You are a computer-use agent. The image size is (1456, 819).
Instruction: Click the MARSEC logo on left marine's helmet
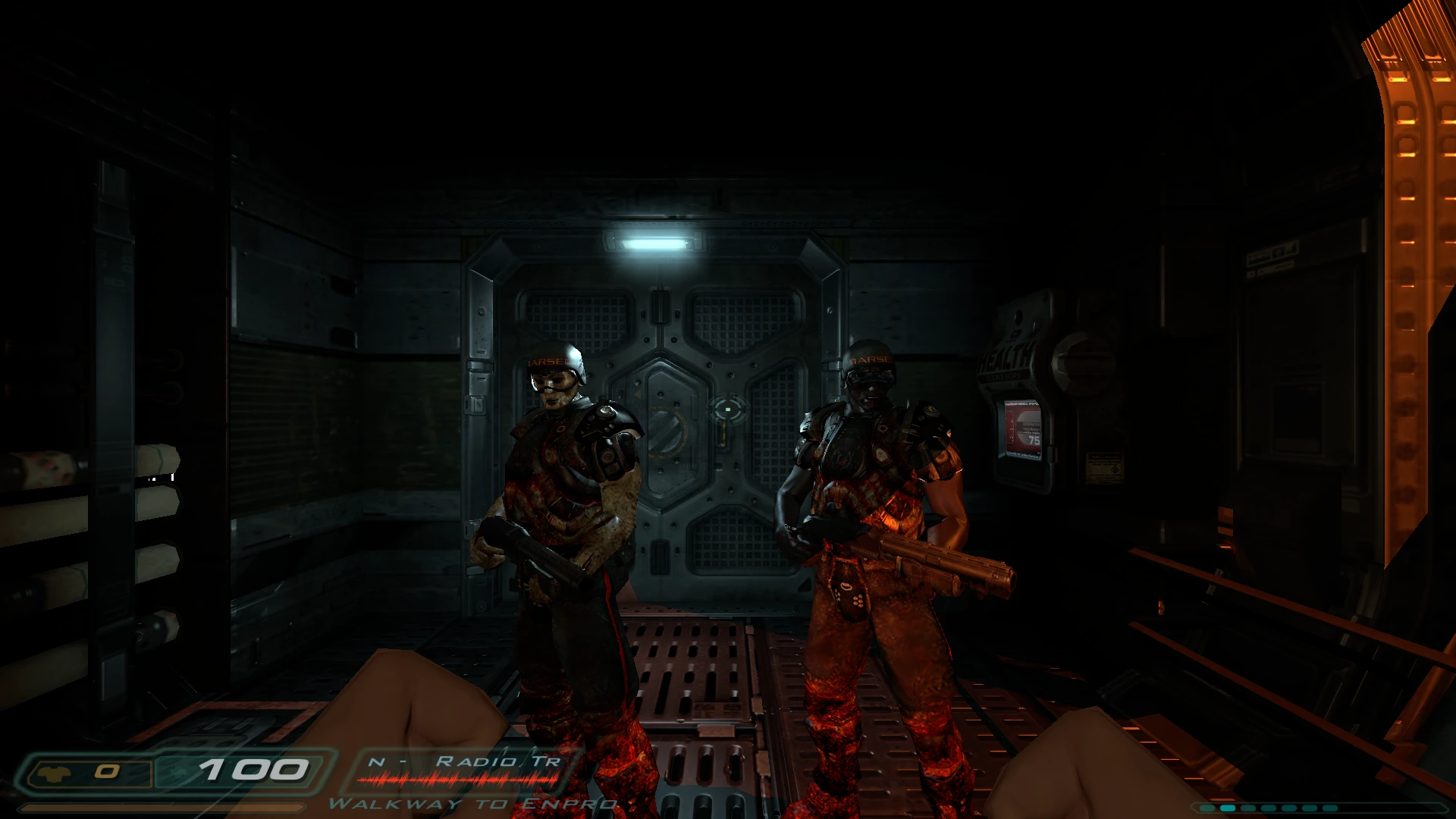(547, 363)
